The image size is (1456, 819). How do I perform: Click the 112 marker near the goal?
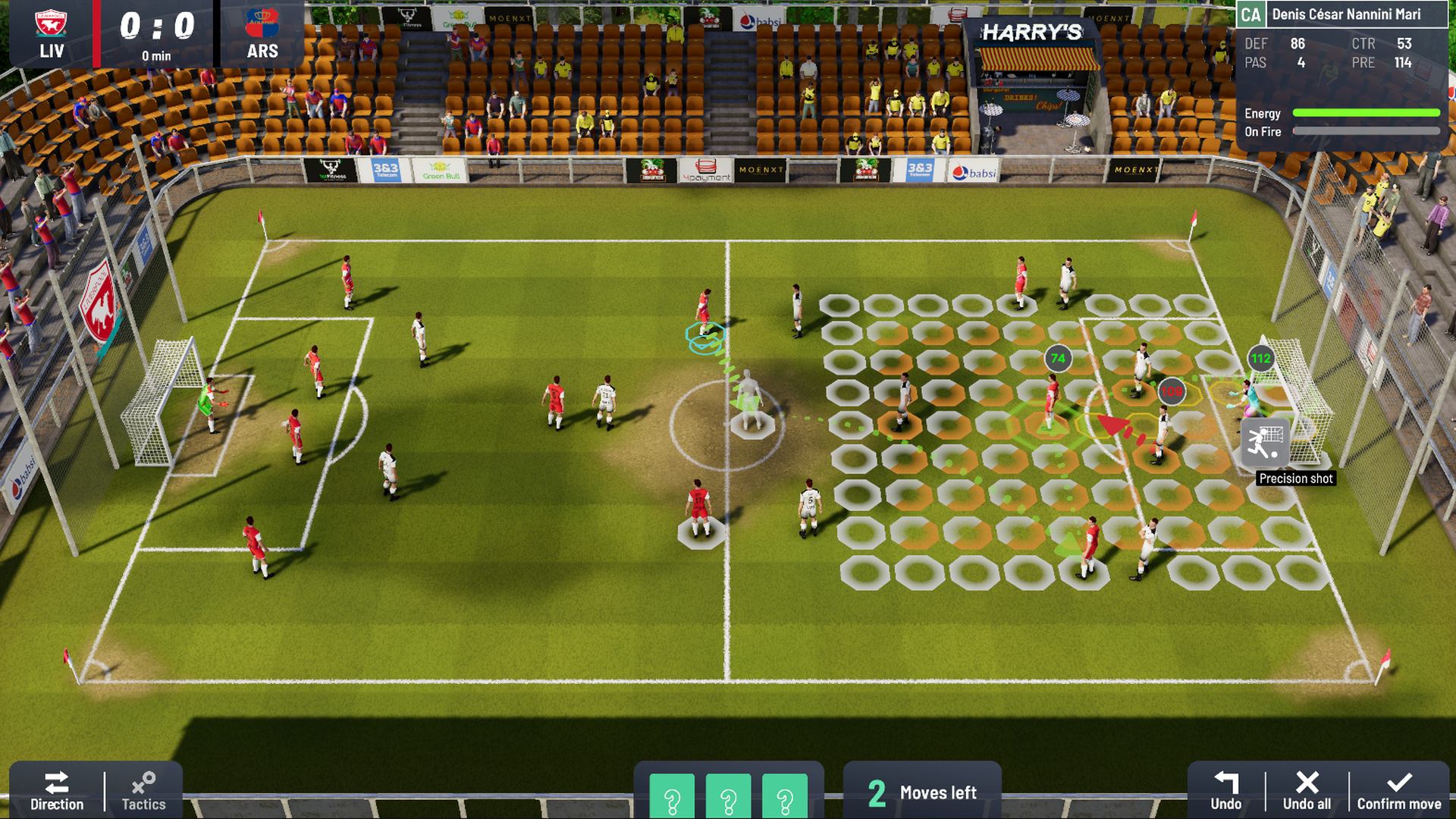click(x=1260, y=359)
